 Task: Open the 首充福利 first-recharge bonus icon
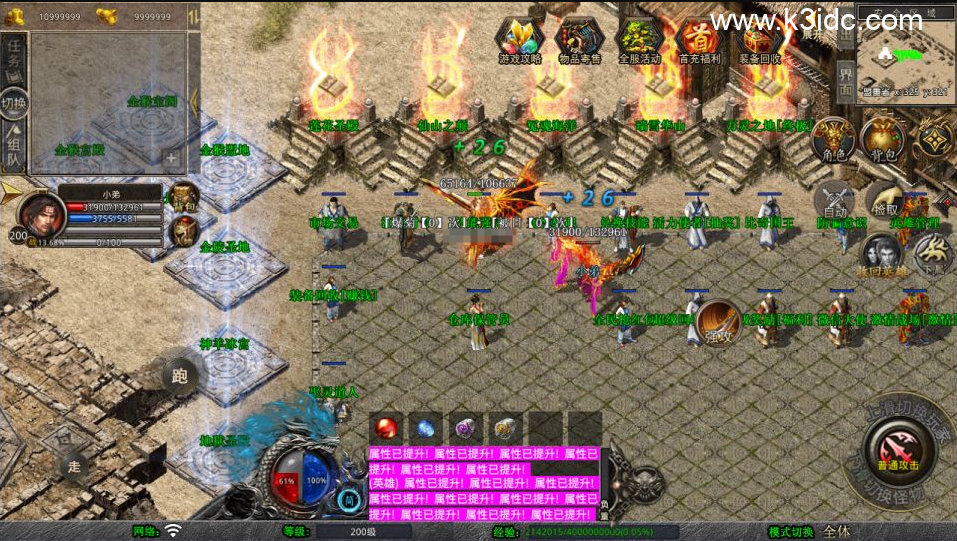pyautogui.click(x=699, y=40)
